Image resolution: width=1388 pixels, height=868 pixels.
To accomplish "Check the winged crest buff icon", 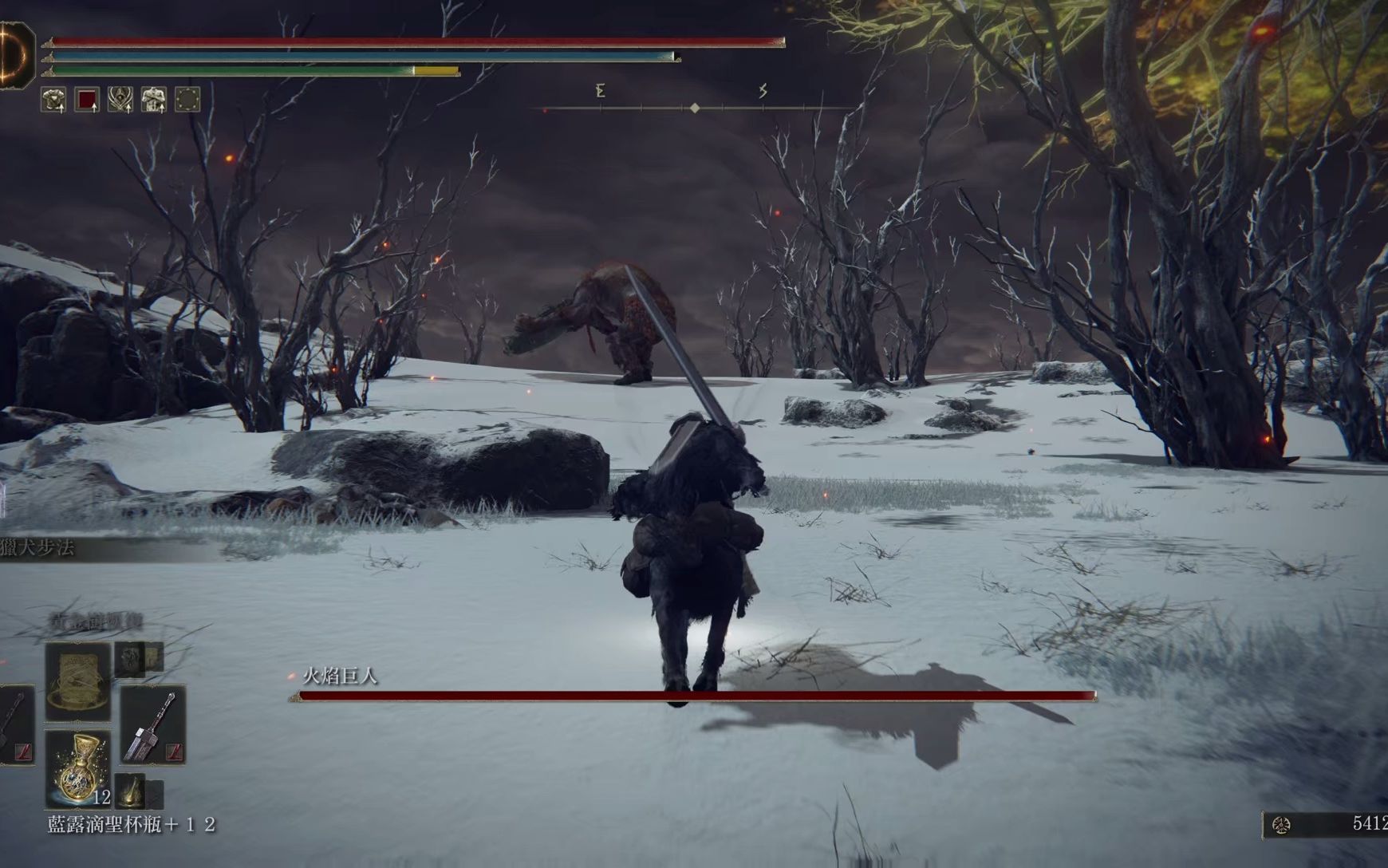I will (x=120, y=100).
